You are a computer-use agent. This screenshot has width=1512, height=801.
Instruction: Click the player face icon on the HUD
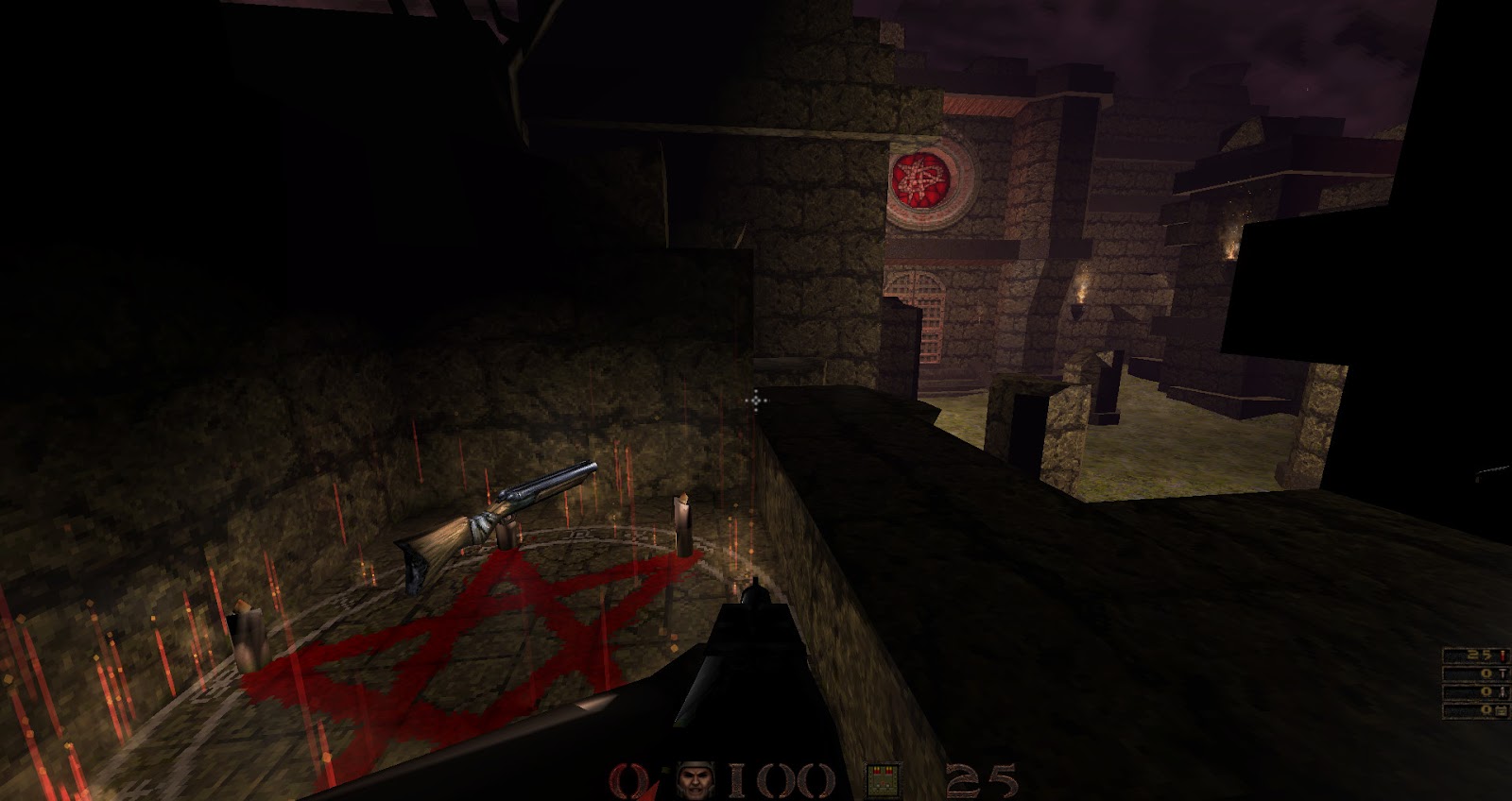pyautogui.click(x=694, y=779)
